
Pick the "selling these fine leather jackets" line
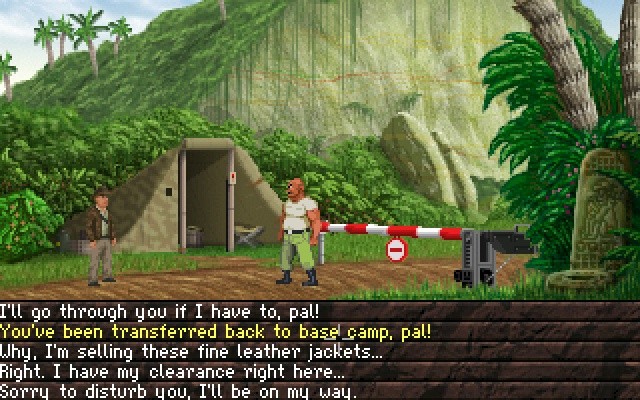point(190,351)
